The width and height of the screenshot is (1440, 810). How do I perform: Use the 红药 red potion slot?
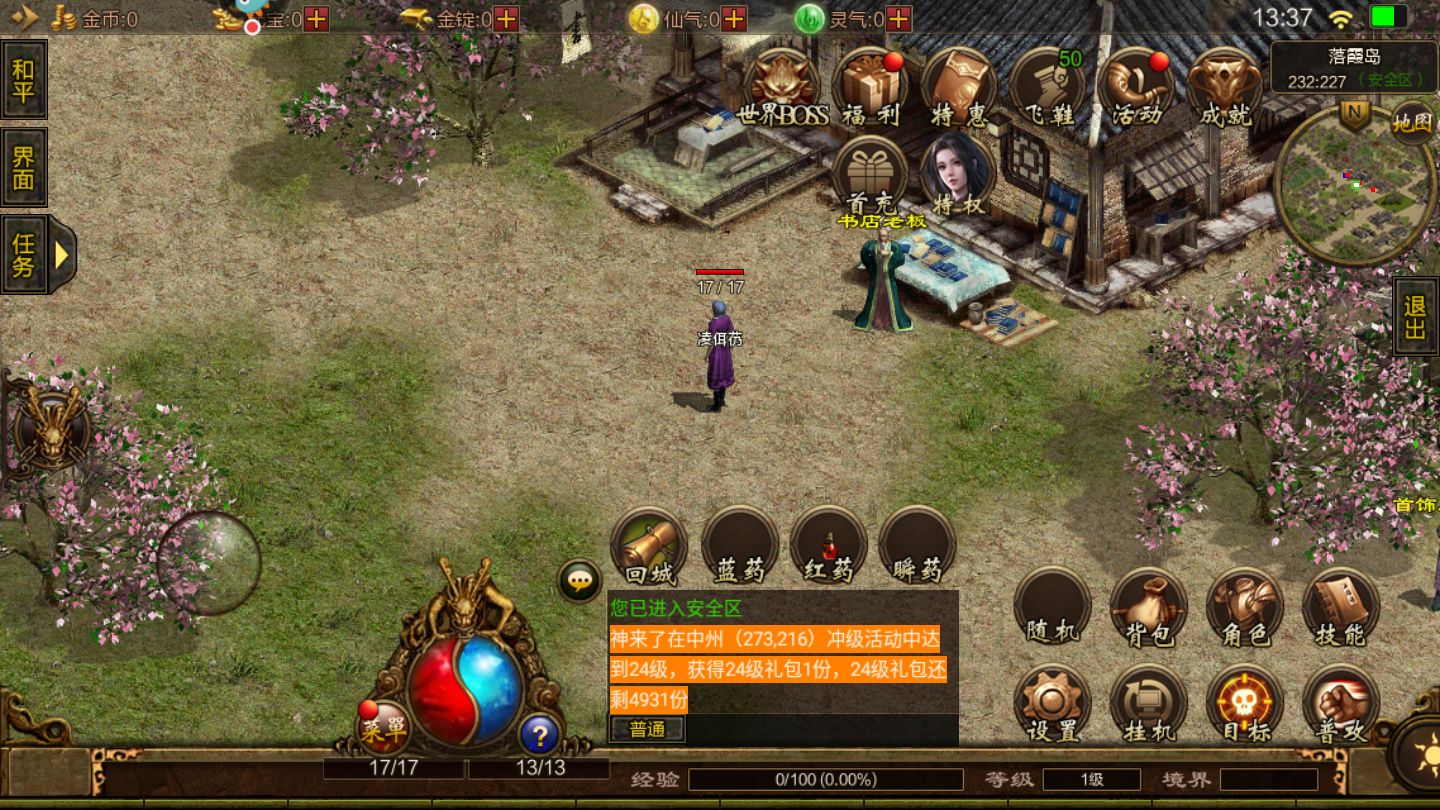[x=828, y=546]
